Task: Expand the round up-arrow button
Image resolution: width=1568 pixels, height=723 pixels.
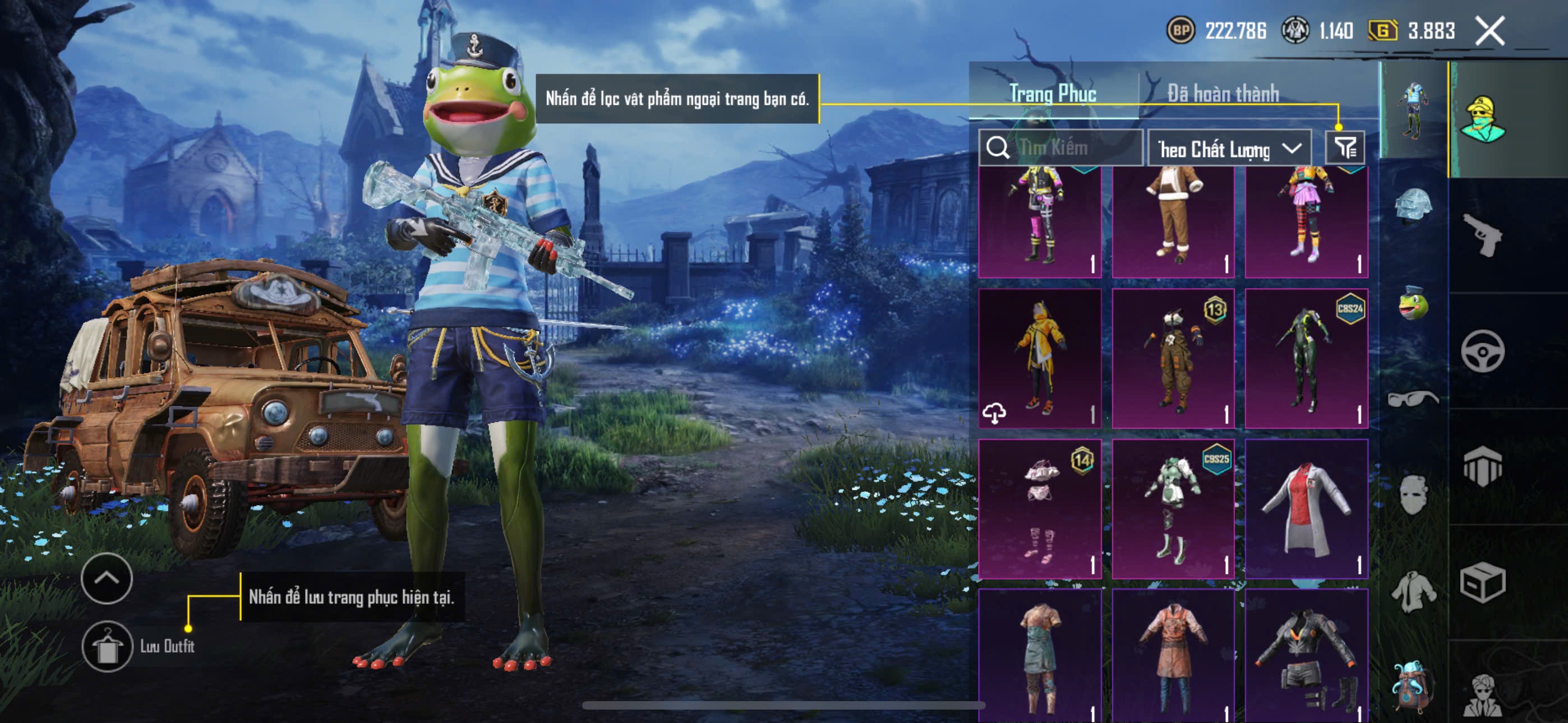Action: [x=107, y=578]
